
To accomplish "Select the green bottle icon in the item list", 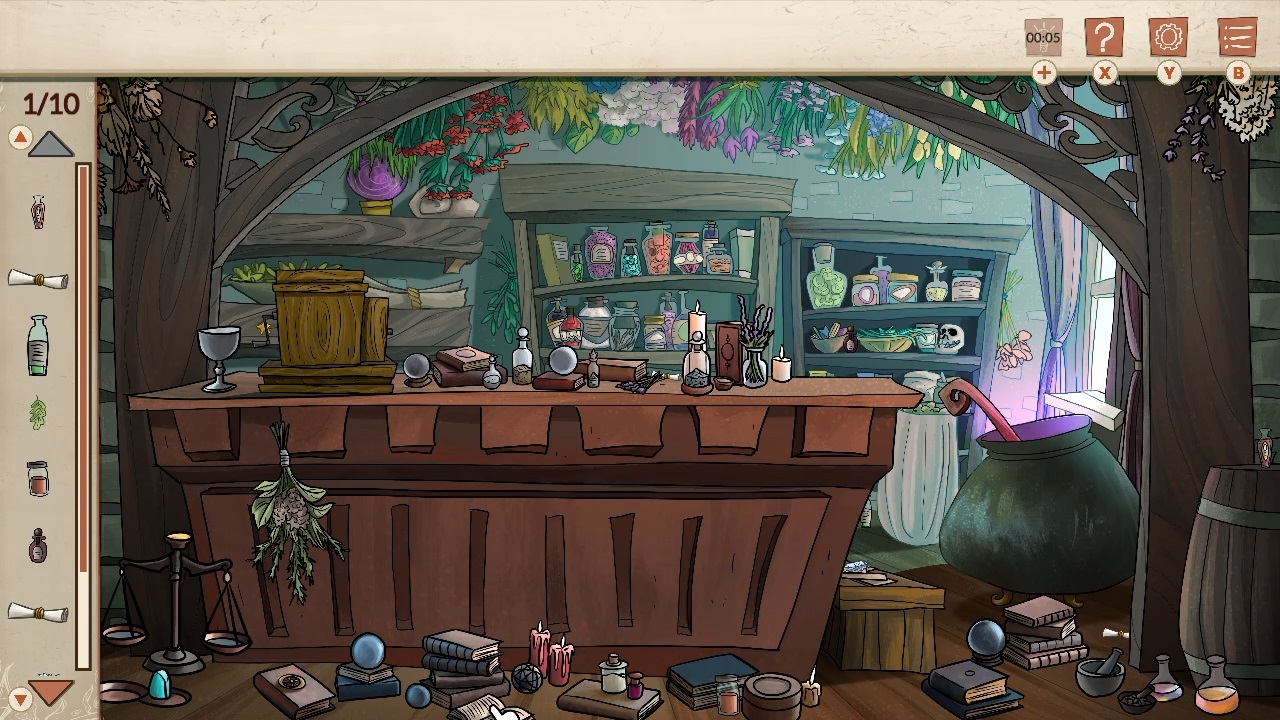I will click(x=38, y=345).
